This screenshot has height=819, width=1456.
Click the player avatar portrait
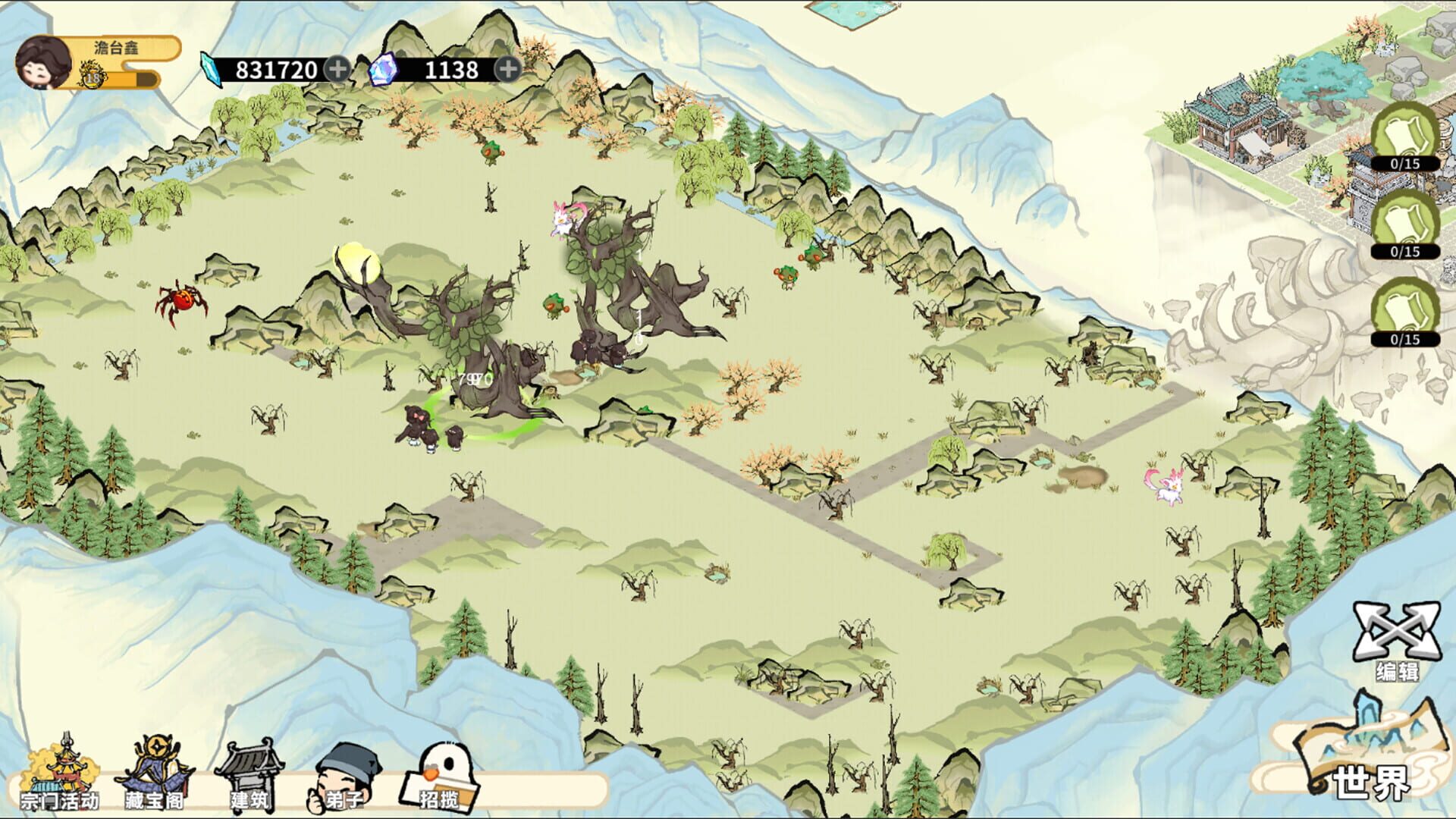pos(42,64)
